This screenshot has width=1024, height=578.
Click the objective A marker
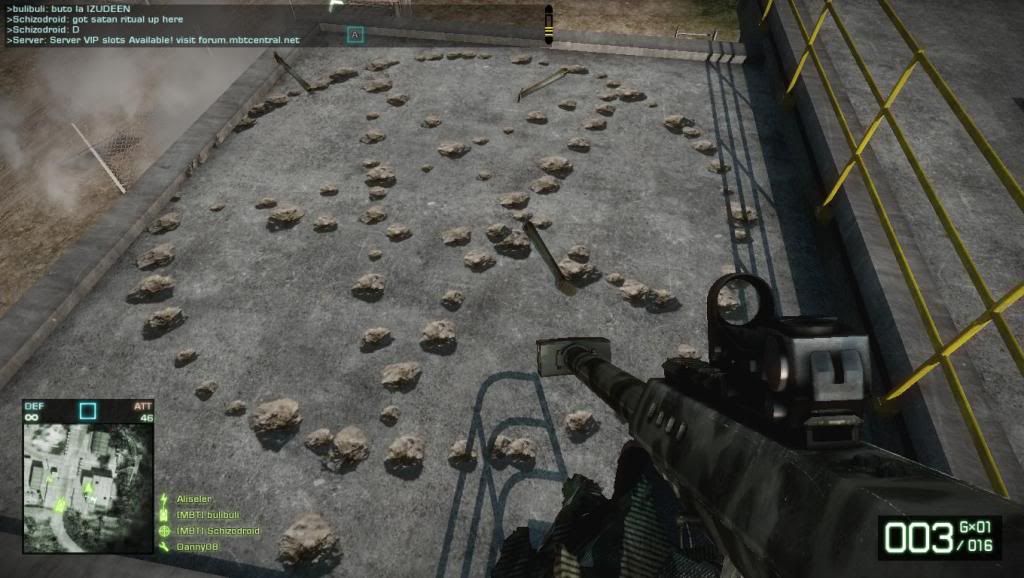(x=354, y=35)
